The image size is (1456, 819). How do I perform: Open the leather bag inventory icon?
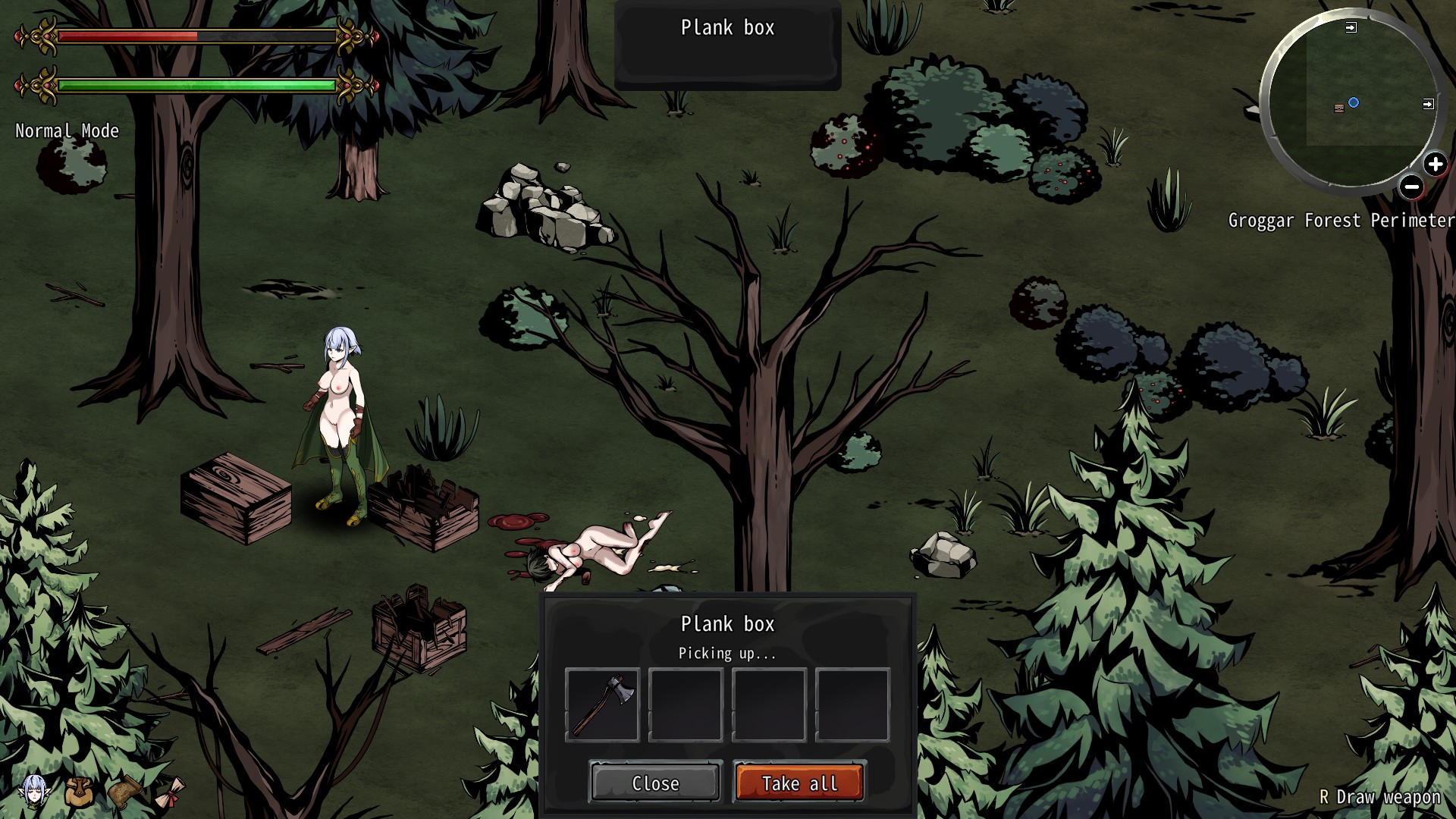pos(79,792)
